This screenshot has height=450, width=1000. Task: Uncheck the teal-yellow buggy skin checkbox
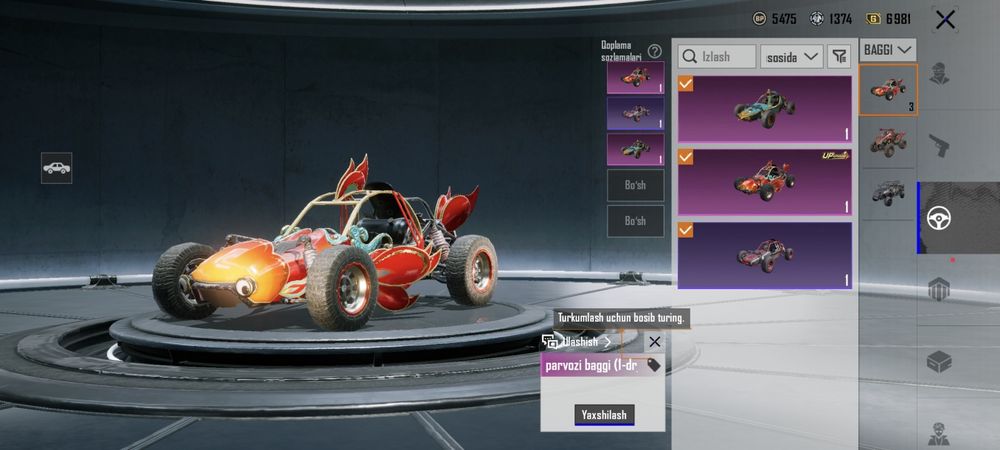point(686,84)
